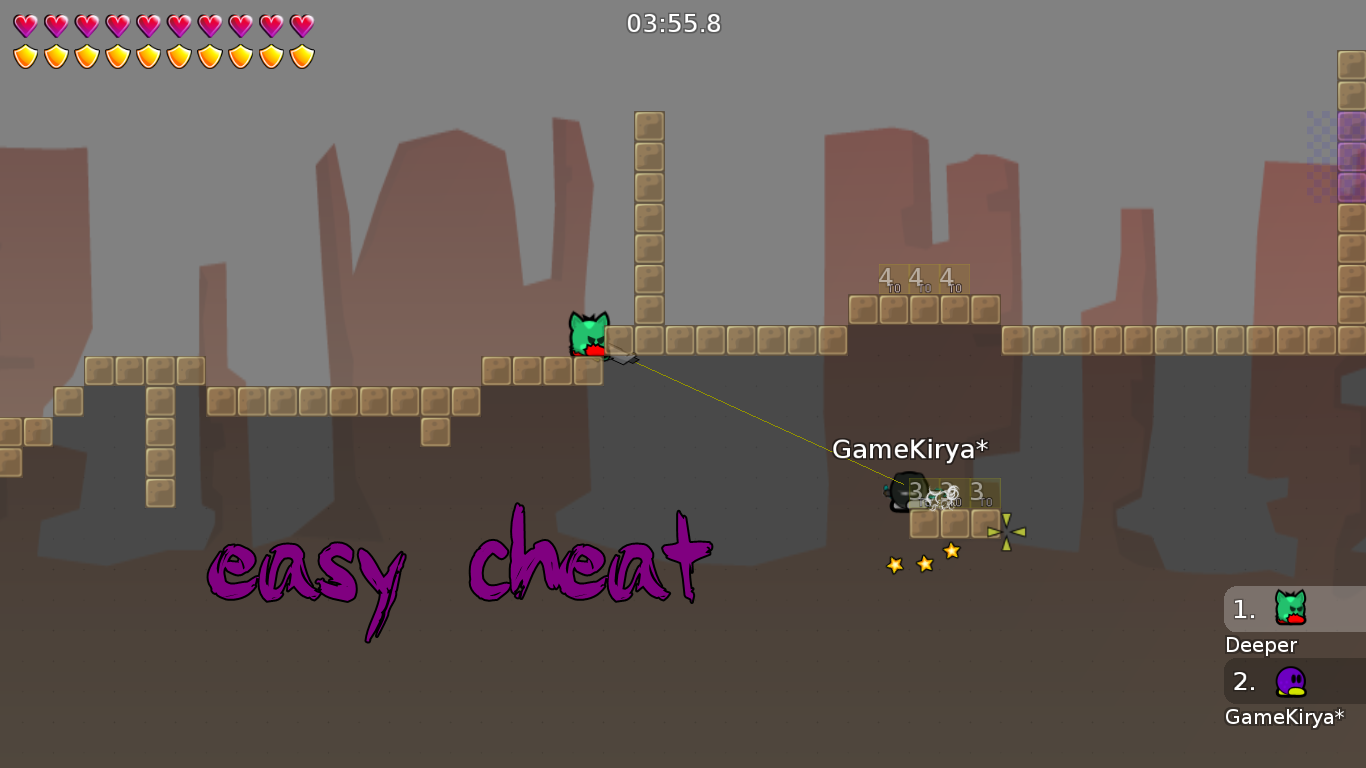Click the GameKirya* nametag above the black character
Viewport: 1366px width, 768px height.
910,449
